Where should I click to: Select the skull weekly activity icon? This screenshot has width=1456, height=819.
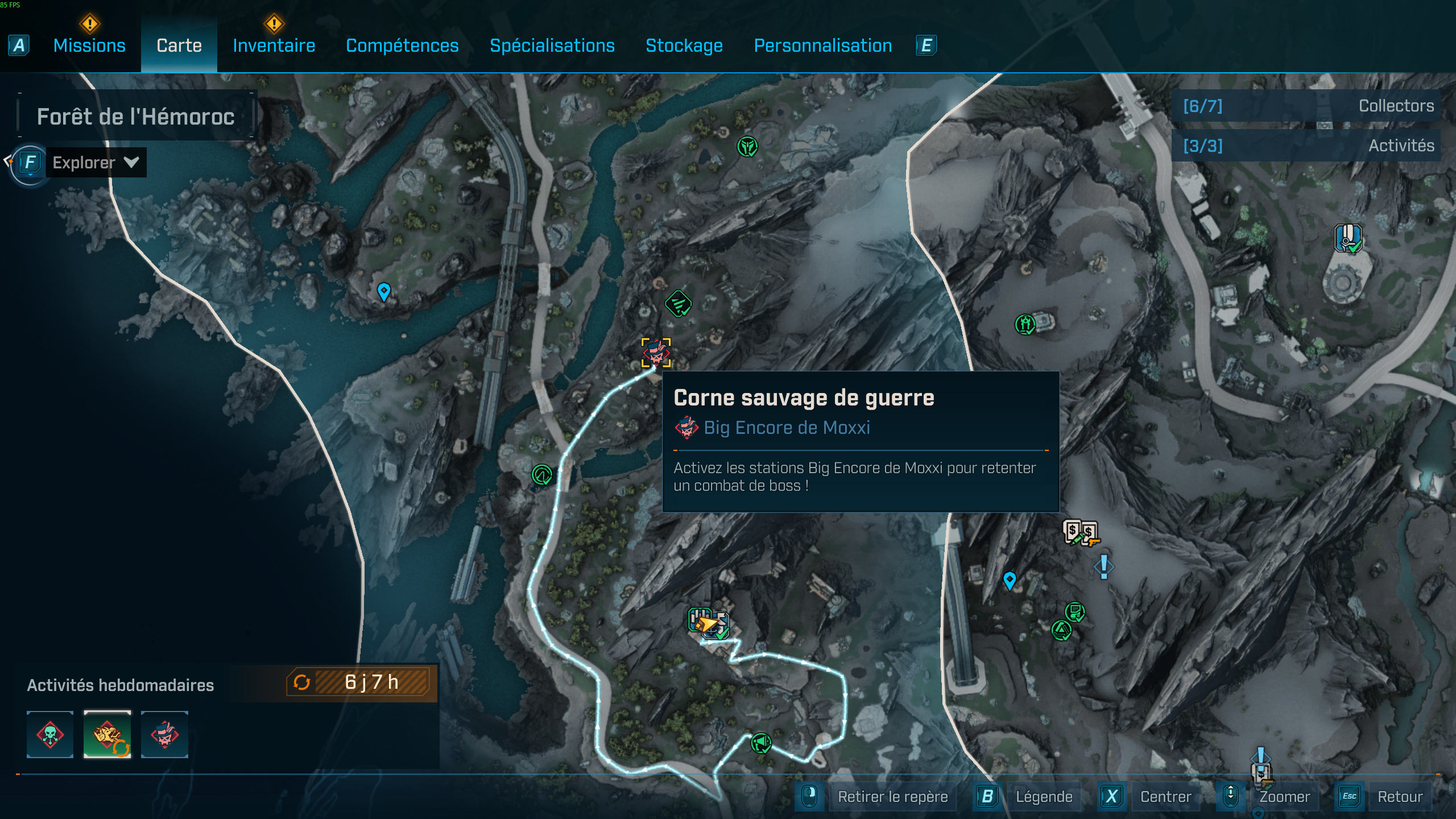coord(49,735)
